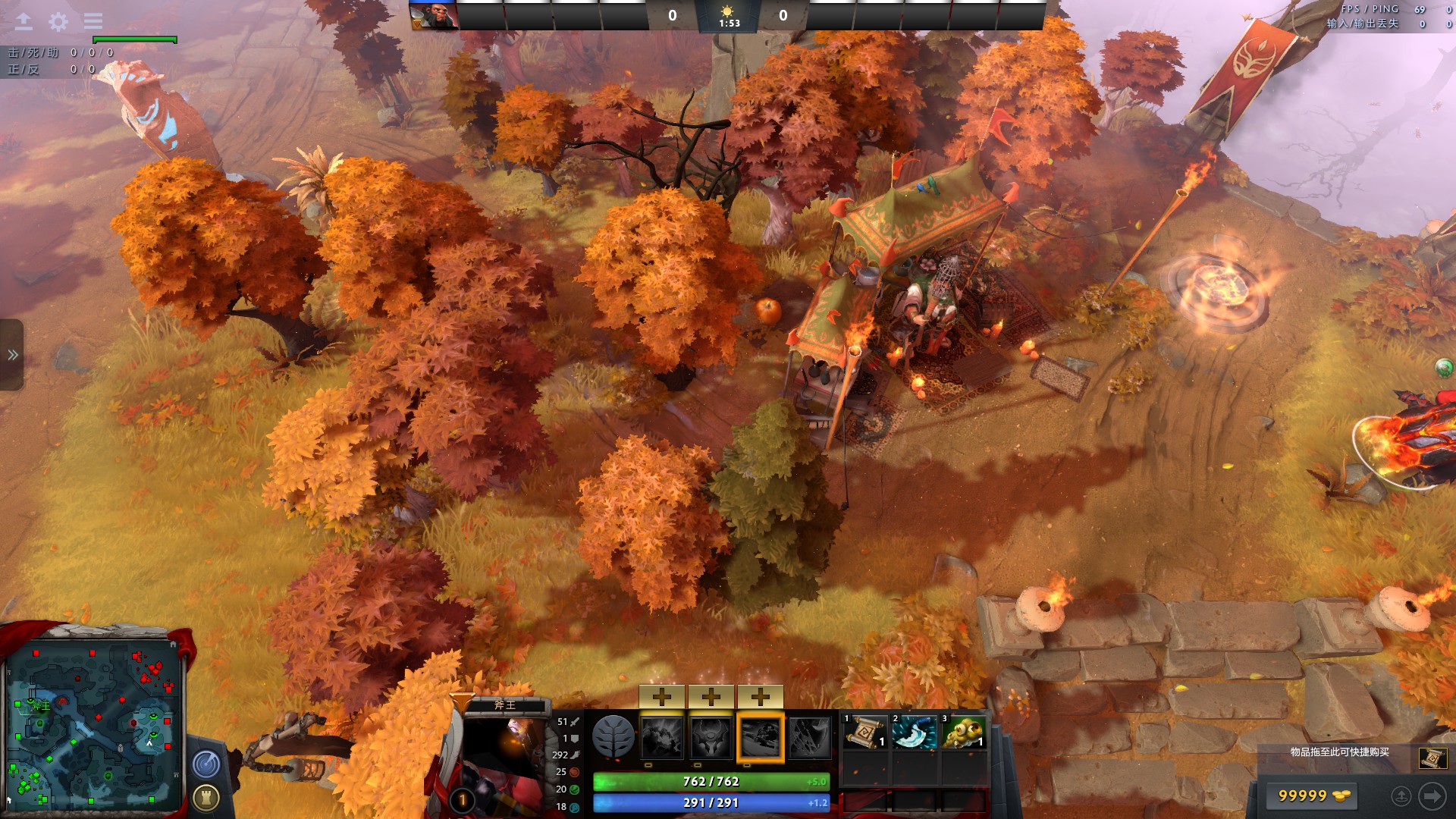
Task: Expand the left side panel arrow tab
Action: click(12, 355)
